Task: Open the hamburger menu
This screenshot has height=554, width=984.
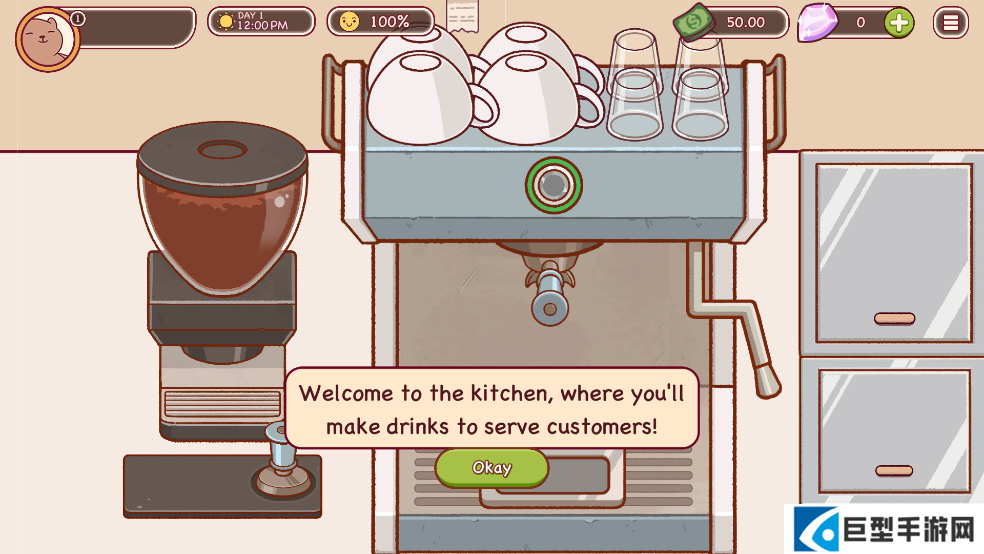Action: [x=950, y=22]
